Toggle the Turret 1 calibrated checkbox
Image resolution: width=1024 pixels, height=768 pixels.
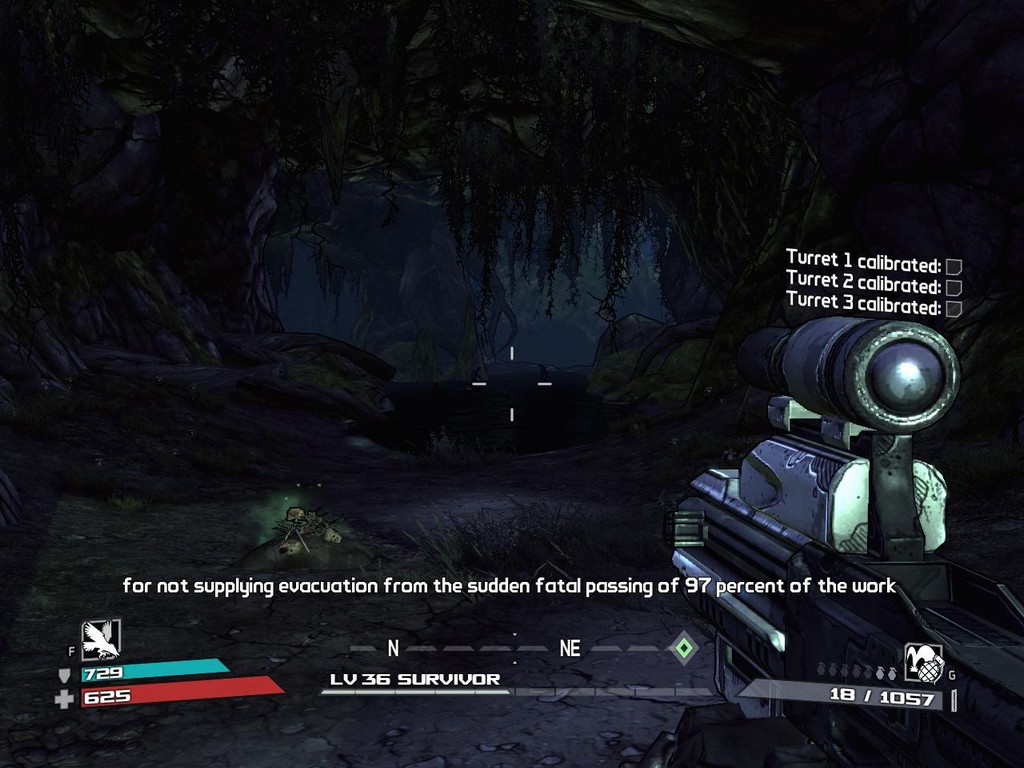pos(953,267)
